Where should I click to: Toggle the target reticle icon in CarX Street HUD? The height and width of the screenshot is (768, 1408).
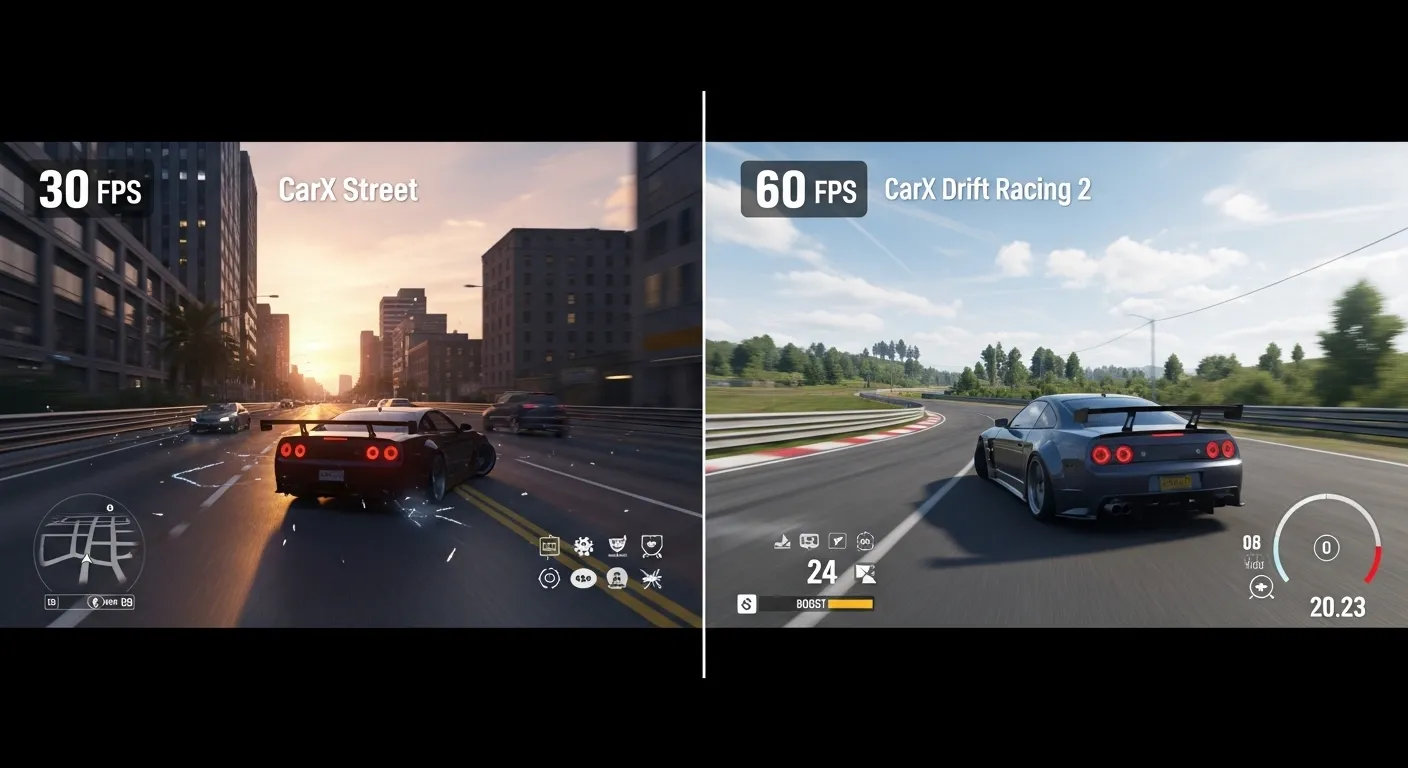550,577
